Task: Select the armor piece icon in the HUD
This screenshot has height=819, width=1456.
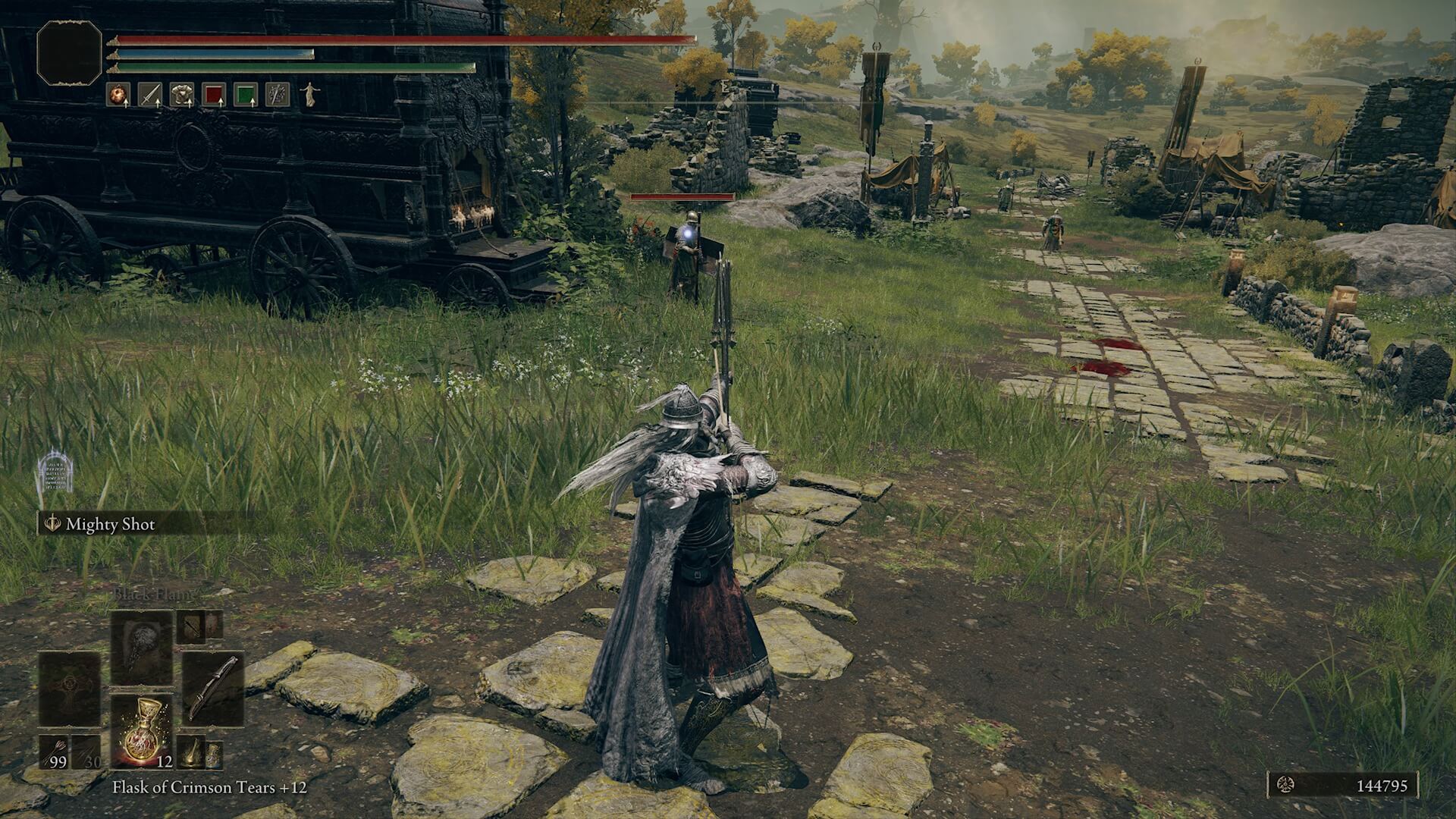Action: pyautogui.click(x=181, y=94)
